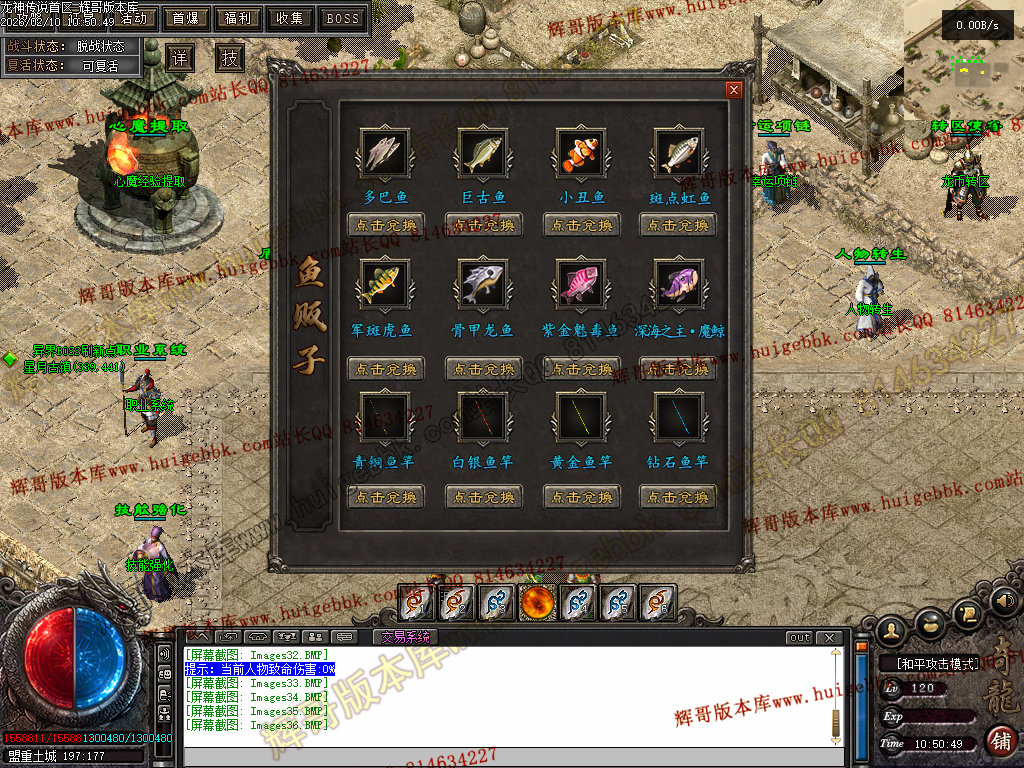This screenshot has height=768, width=1024.
Task: Exchange the 多巴鱼 fish
Action: click(385, 225)
